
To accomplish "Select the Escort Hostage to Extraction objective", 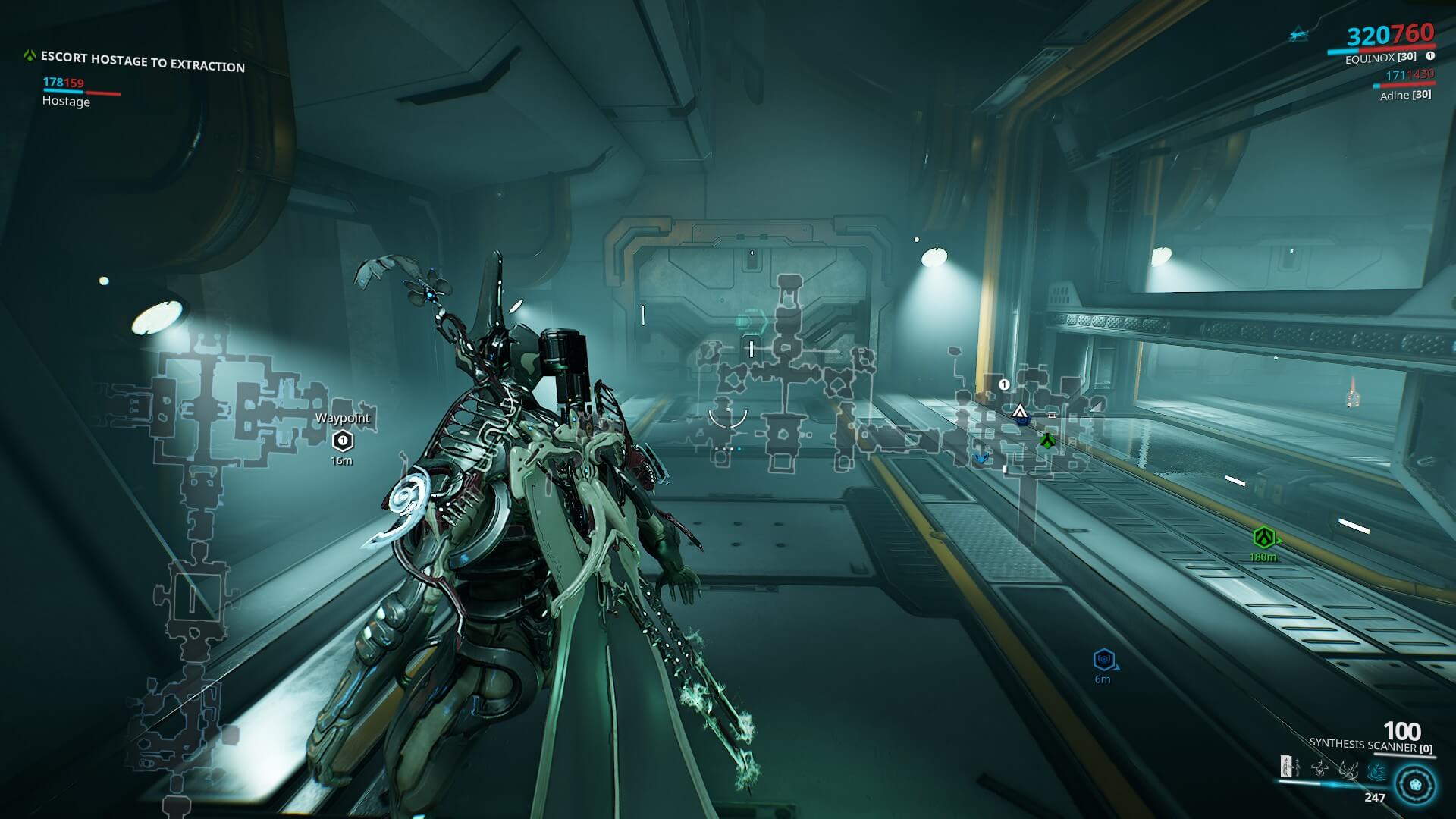I will click(x=143, y=61).
